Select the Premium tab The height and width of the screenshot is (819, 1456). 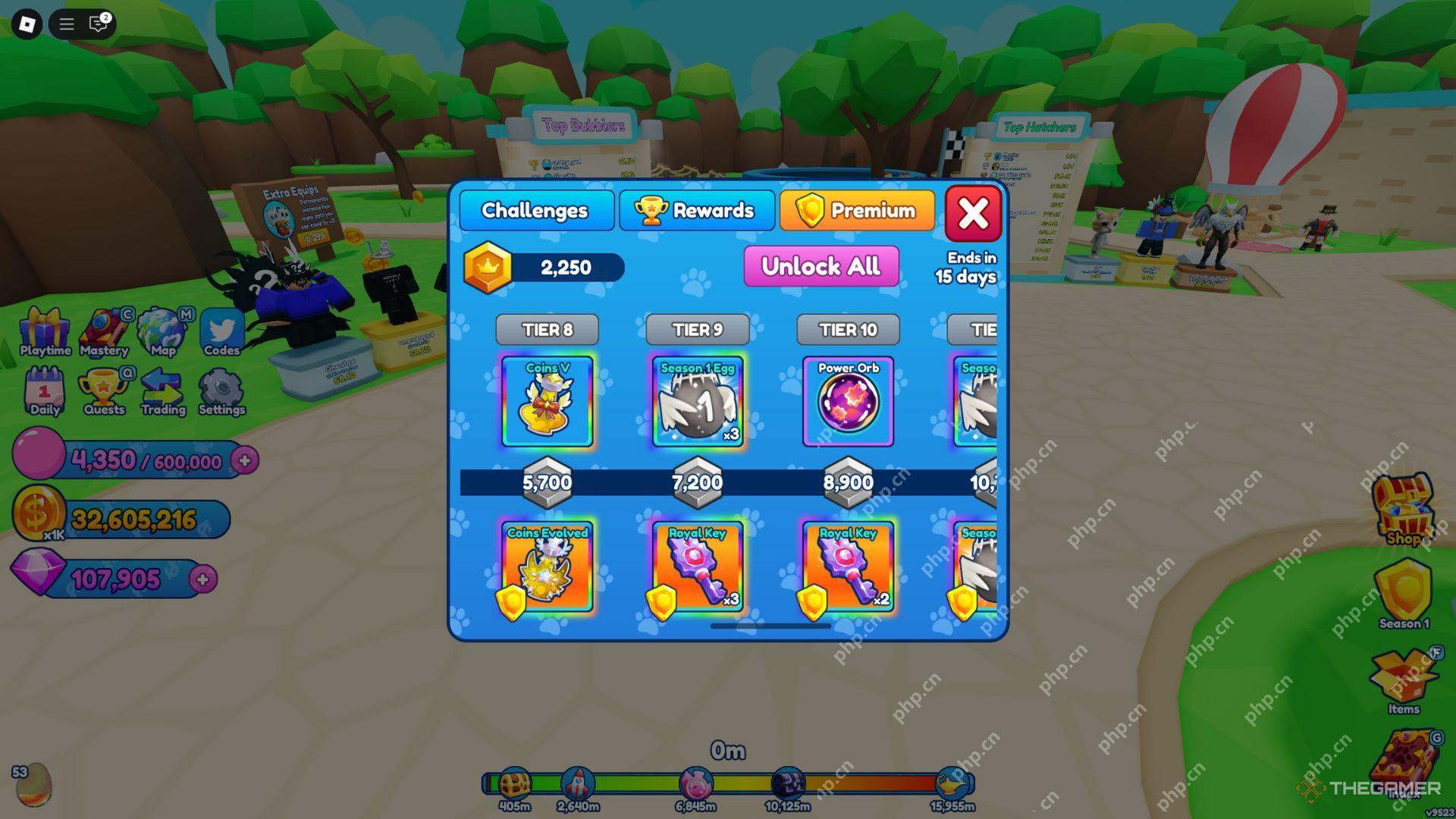pyautogui.click(x=858, y=211)
